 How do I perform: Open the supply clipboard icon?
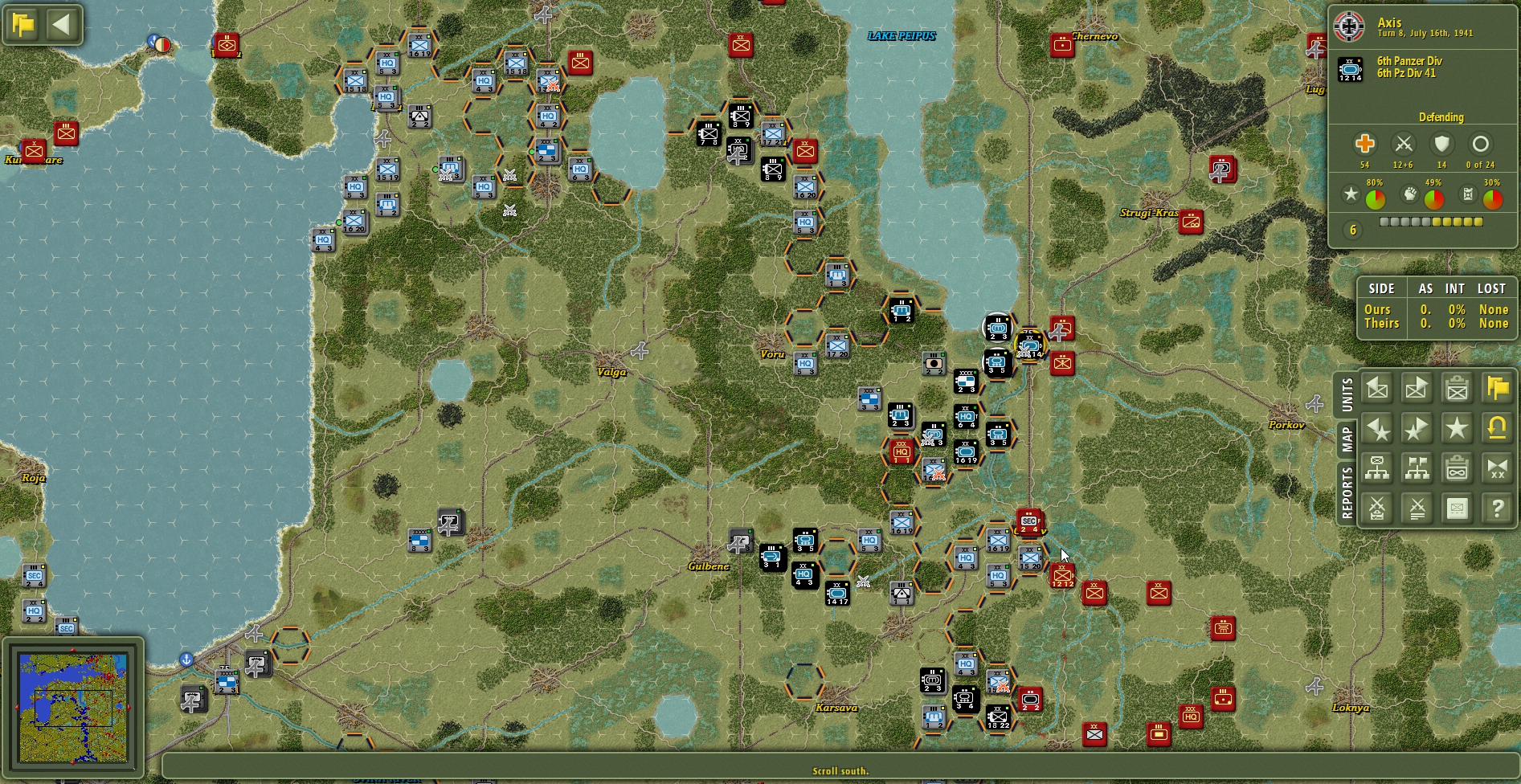point(1457,468)
